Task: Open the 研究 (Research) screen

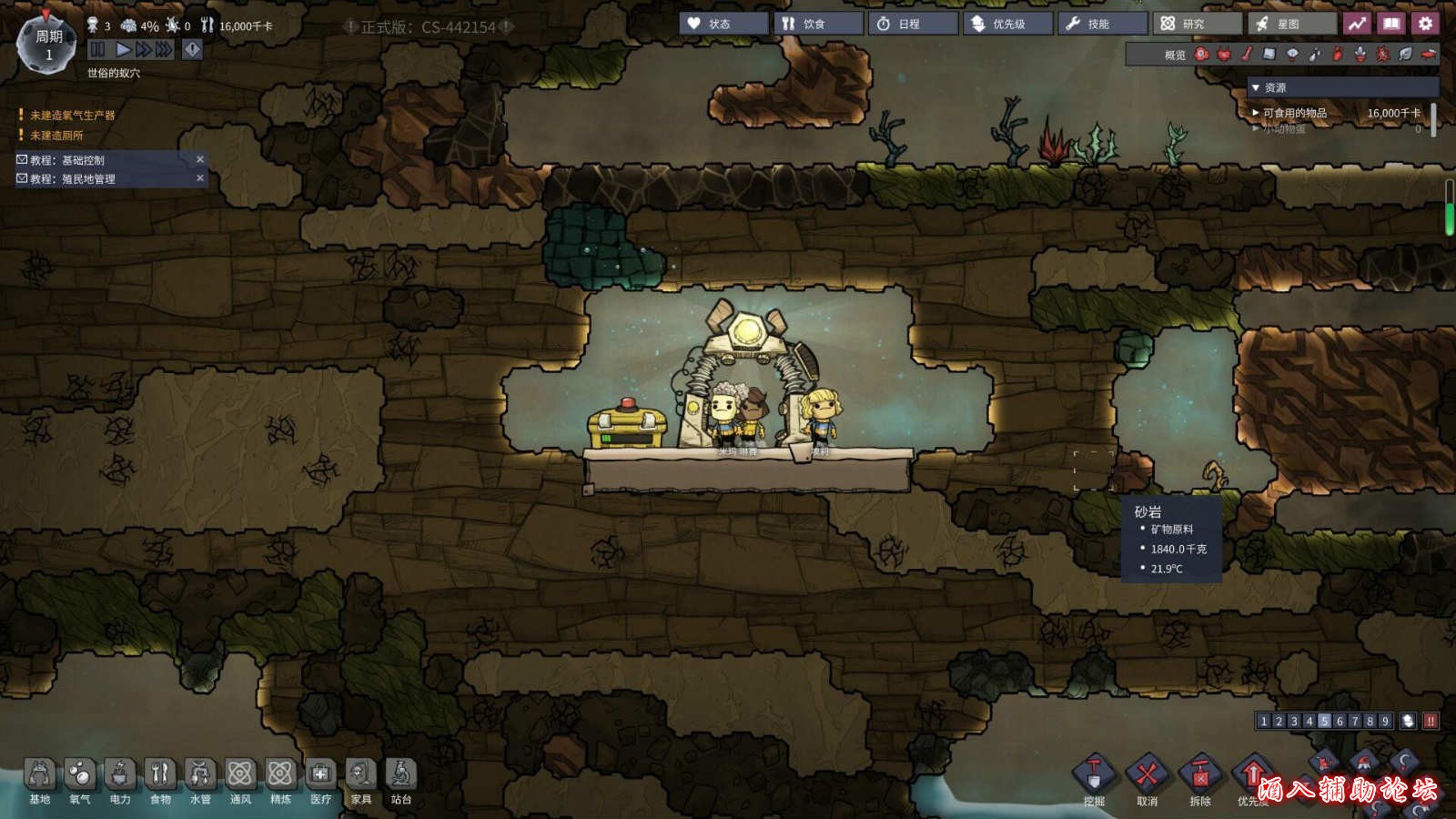Action: (1197, 24)
